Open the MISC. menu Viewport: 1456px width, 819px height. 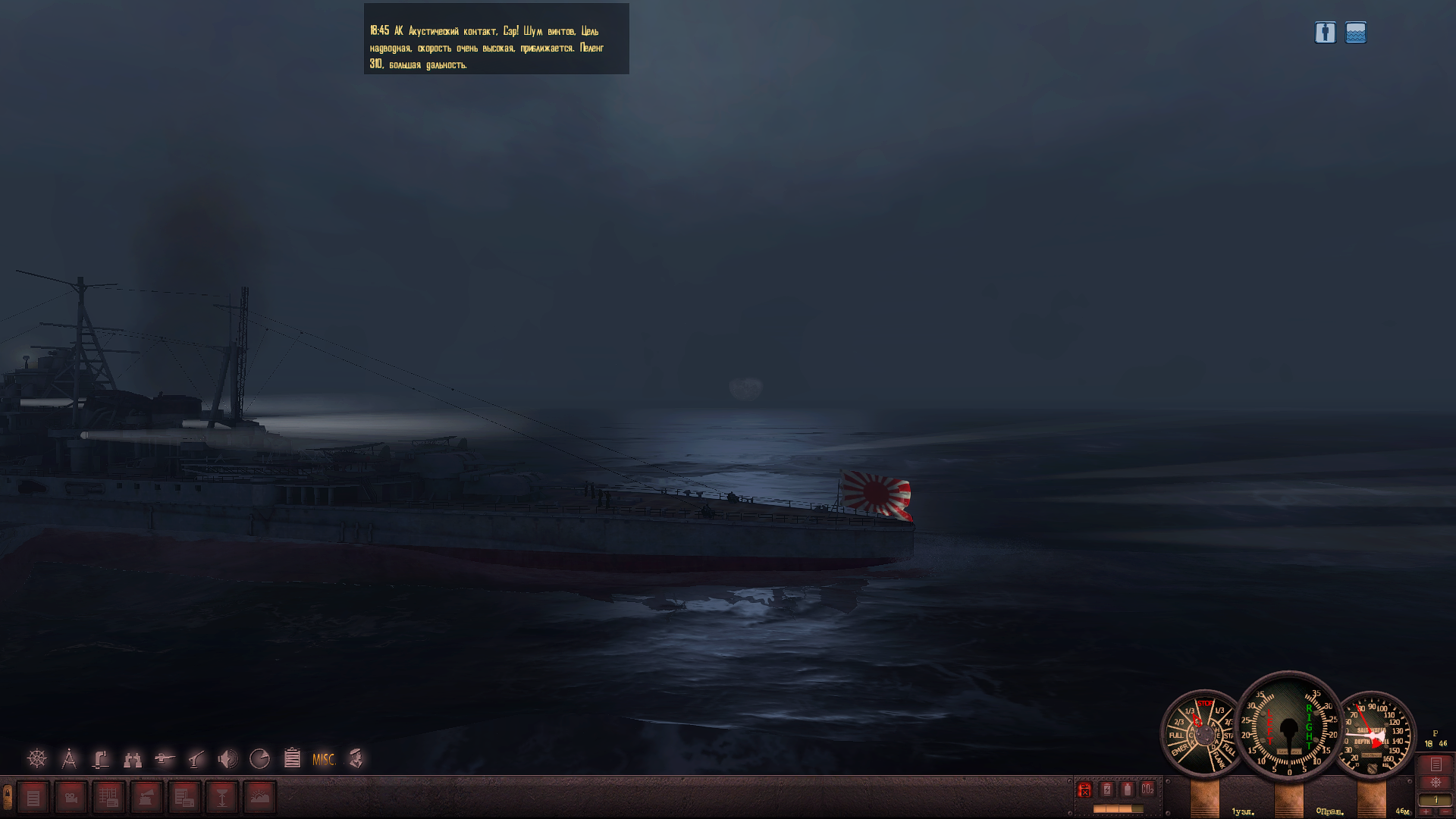(x=324, y=759)
